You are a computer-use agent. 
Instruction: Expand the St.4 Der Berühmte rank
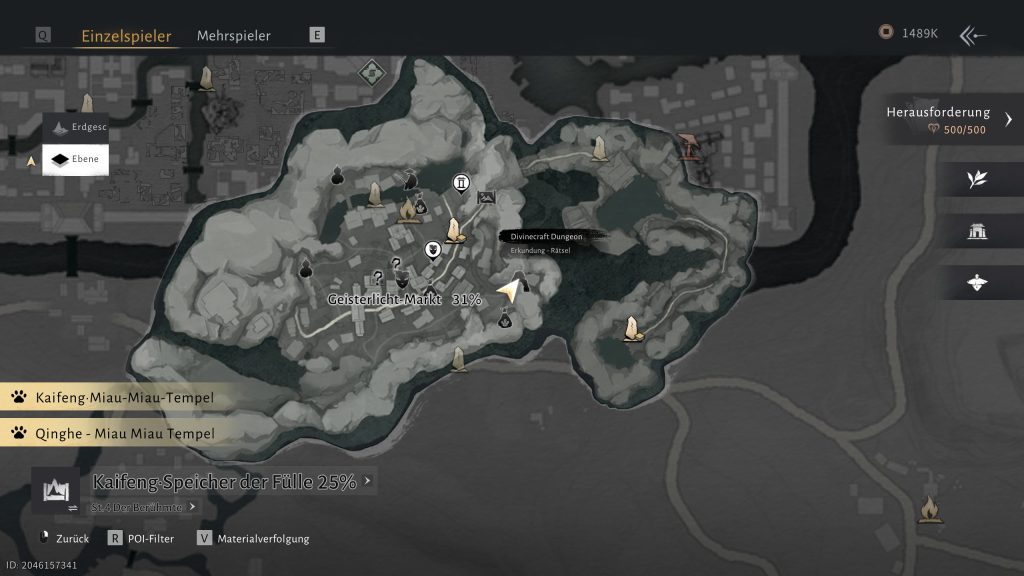(x=138, y=507)
